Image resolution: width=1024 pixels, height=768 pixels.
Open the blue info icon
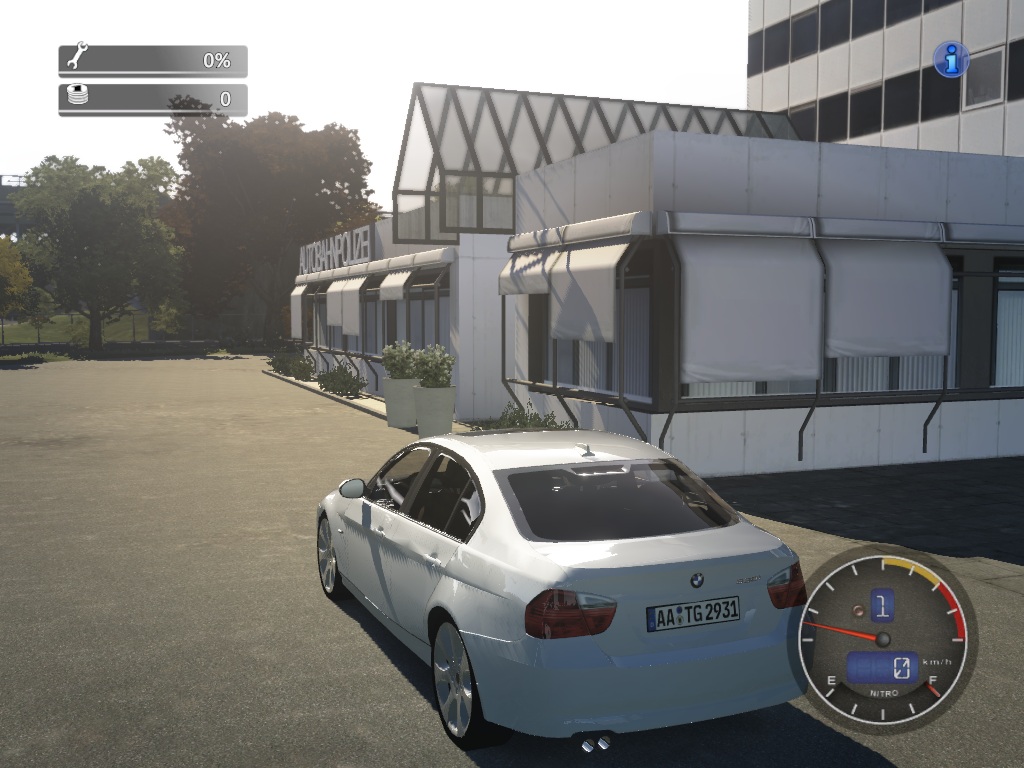click(950, 60)
